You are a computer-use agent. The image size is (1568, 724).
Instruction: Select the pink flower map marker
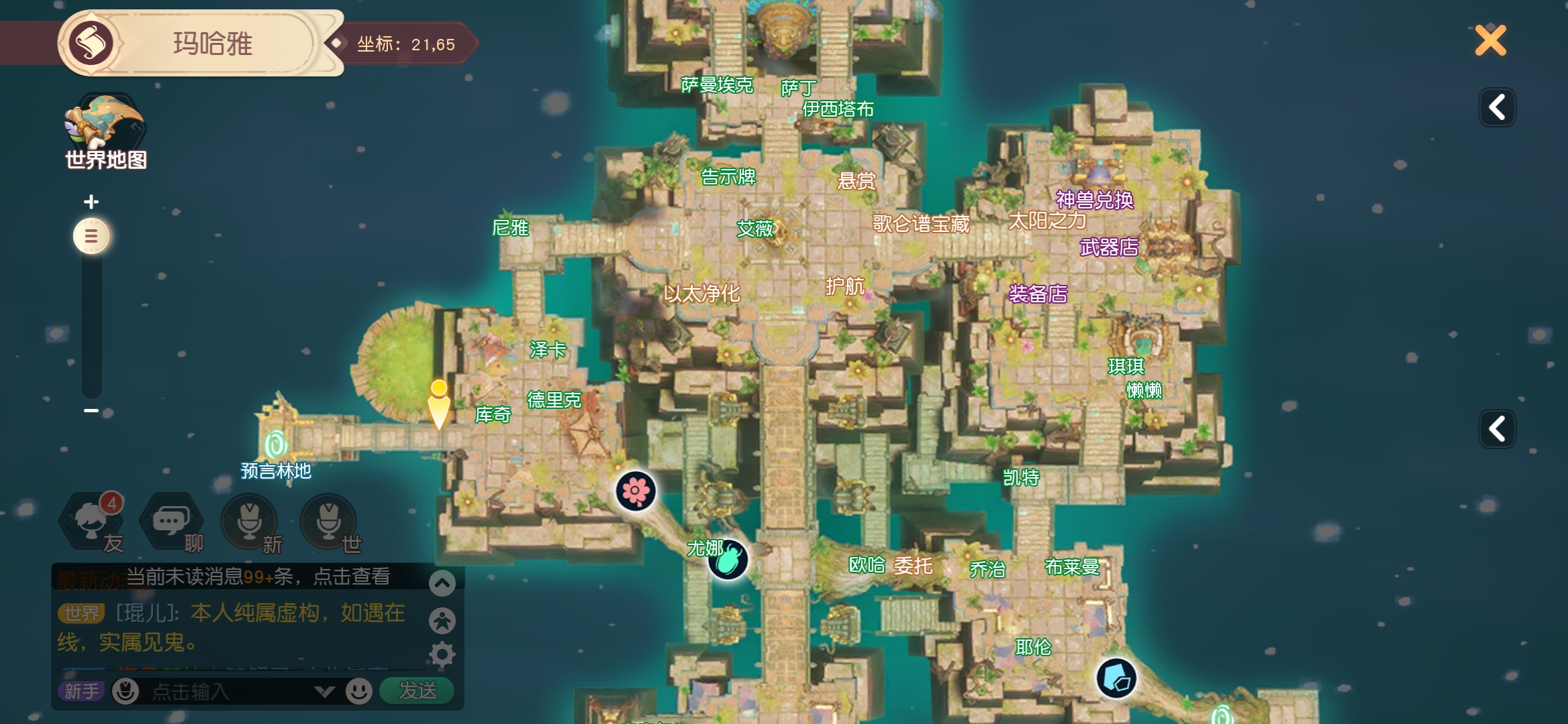coord(635,491)
